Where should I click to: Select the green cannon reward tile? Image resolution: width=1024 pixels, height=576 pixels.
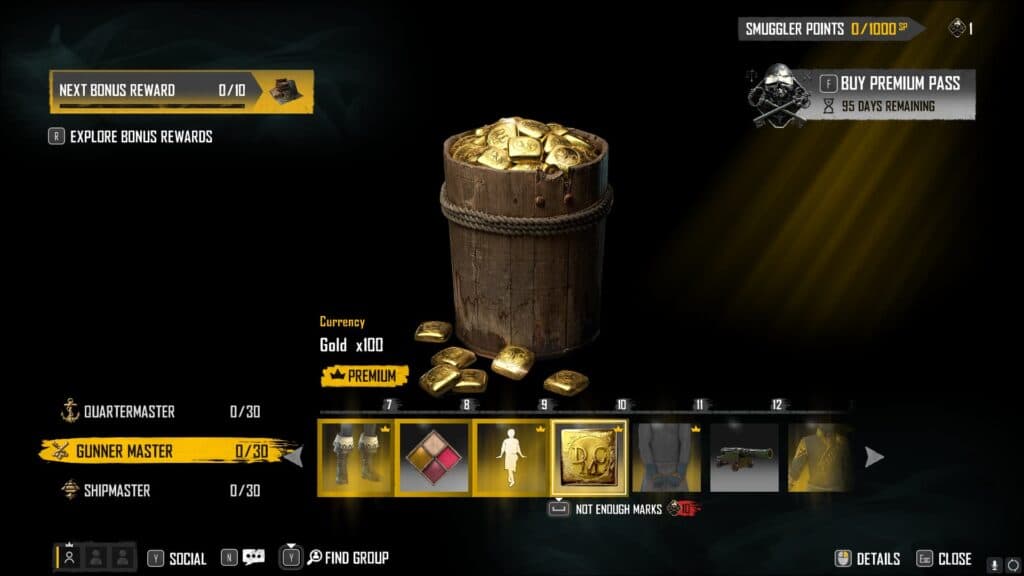pyautogui.click(x=744, y=458)
